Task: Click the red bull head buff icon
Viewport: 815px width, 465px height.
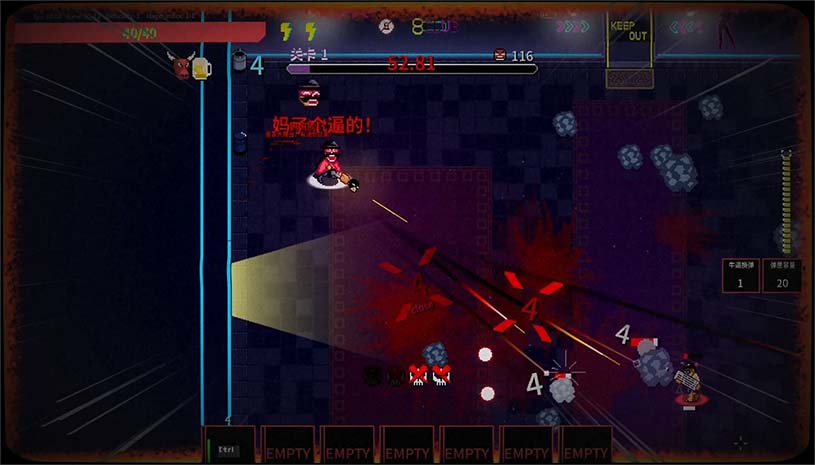Action: point(181,67)
